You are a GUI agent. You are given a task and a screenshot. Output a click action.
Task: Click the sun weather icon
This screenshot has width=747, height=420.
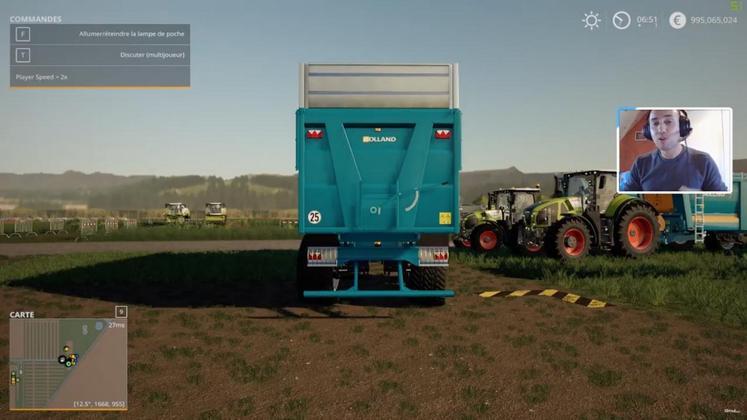[x=592, y=20]
